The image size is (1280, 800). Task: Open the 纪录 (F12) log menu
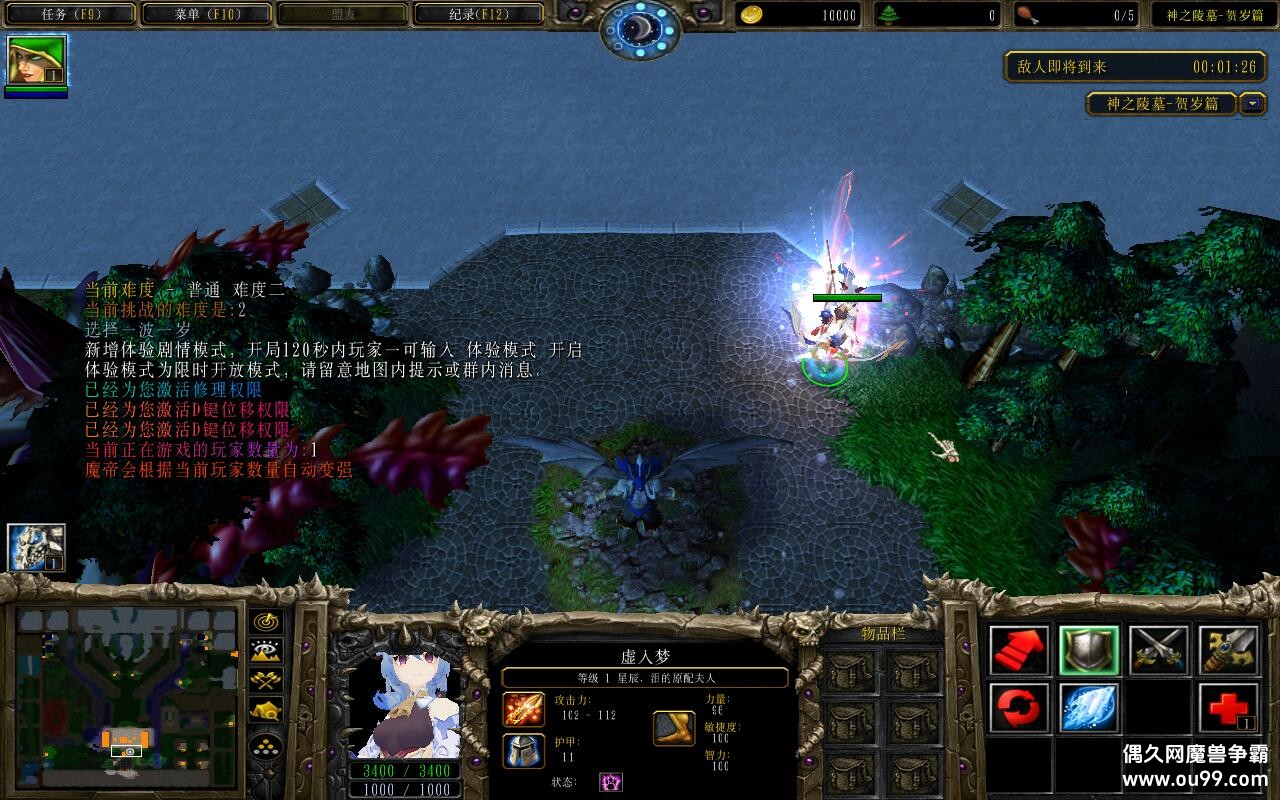click(477, 14)
